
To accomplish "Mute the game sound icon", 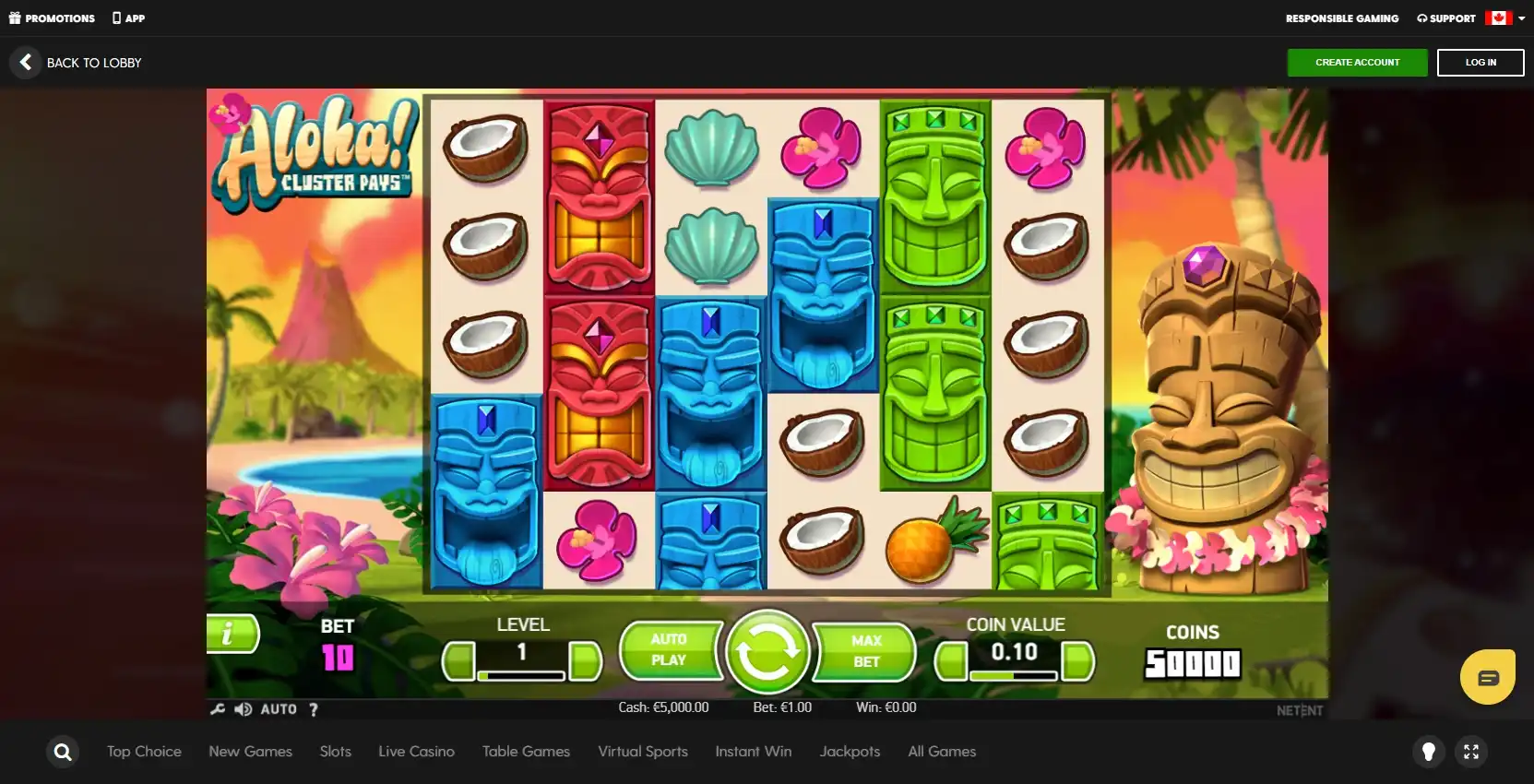I will [243, 708].
